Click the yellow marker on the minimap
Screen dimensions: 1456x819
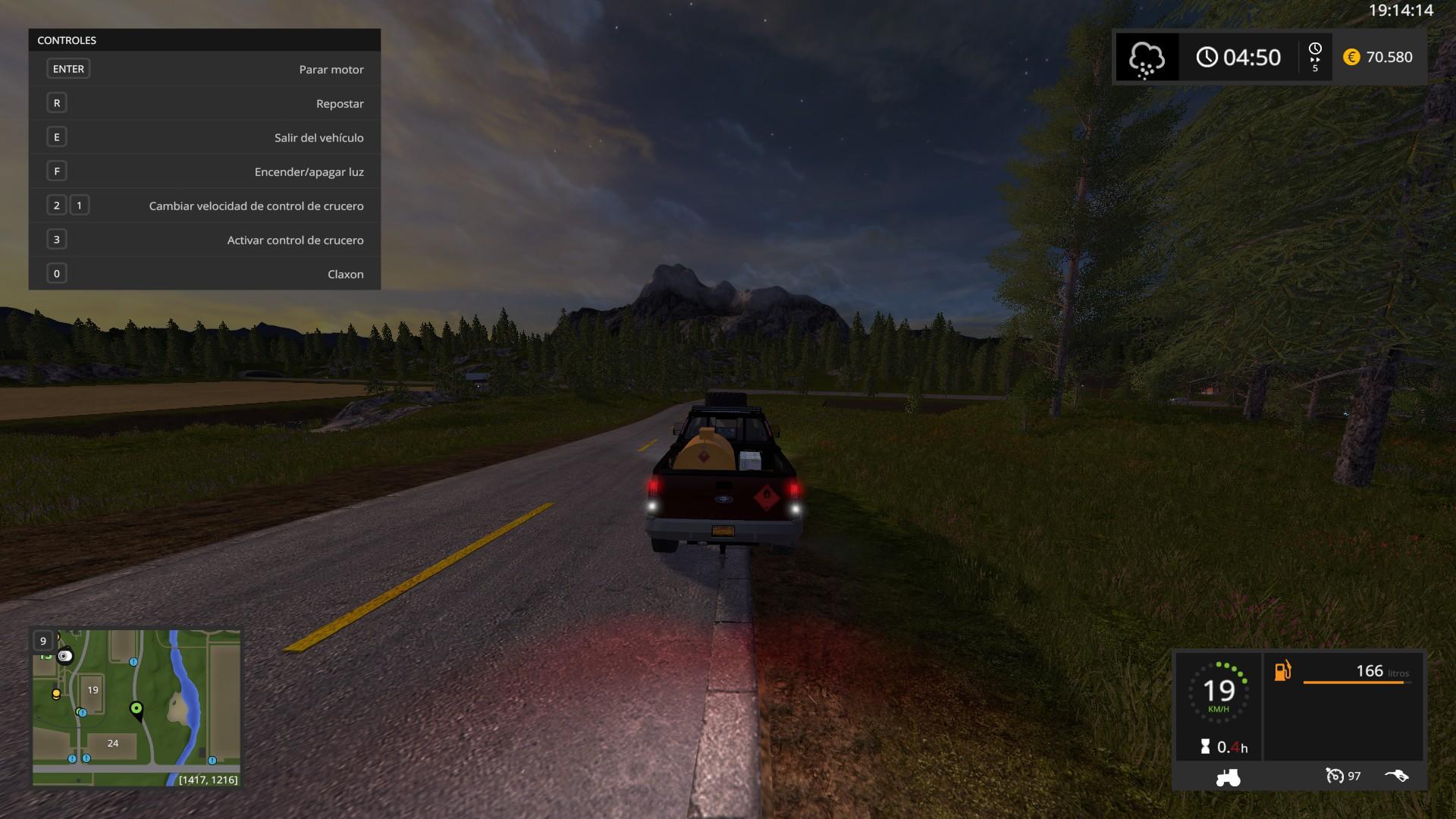(x=56, y=693)
